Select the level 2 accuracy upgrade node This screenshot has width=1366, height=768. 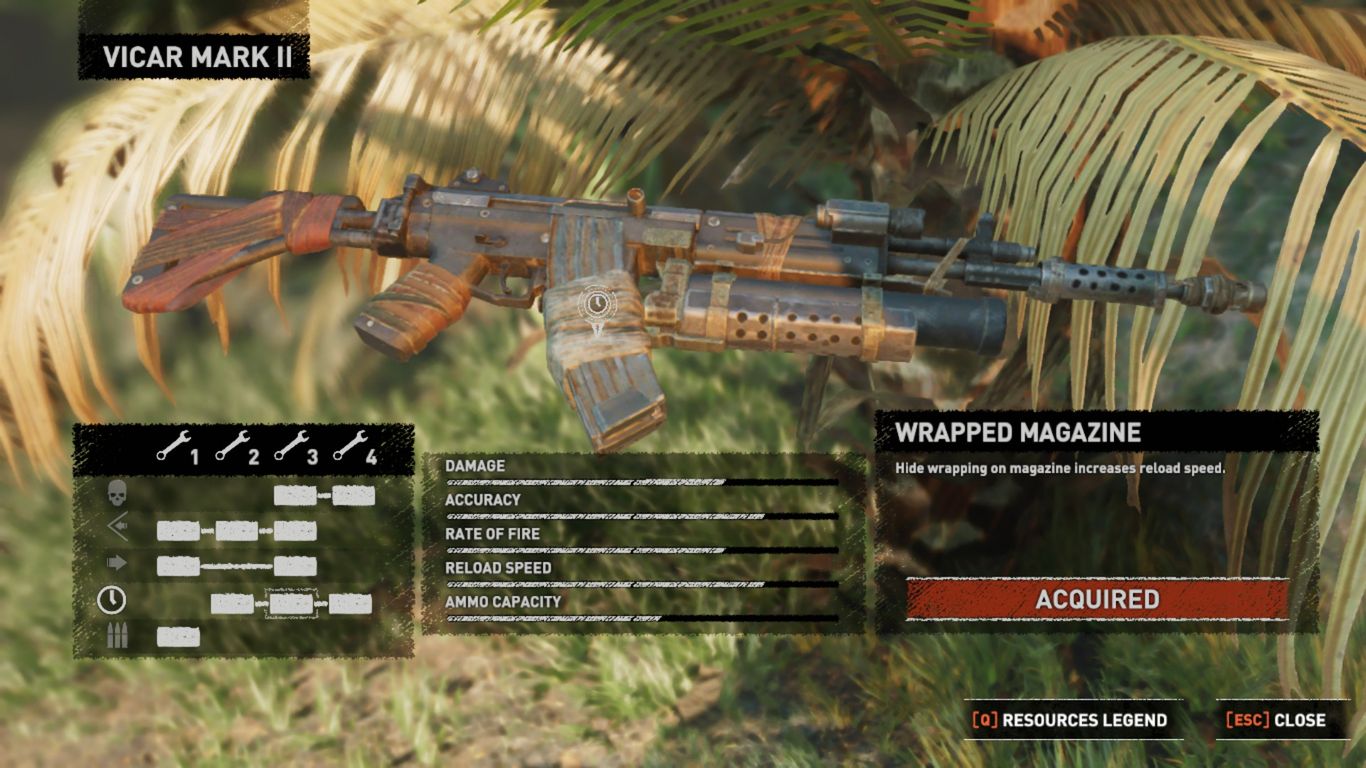[x=237, y=531]
